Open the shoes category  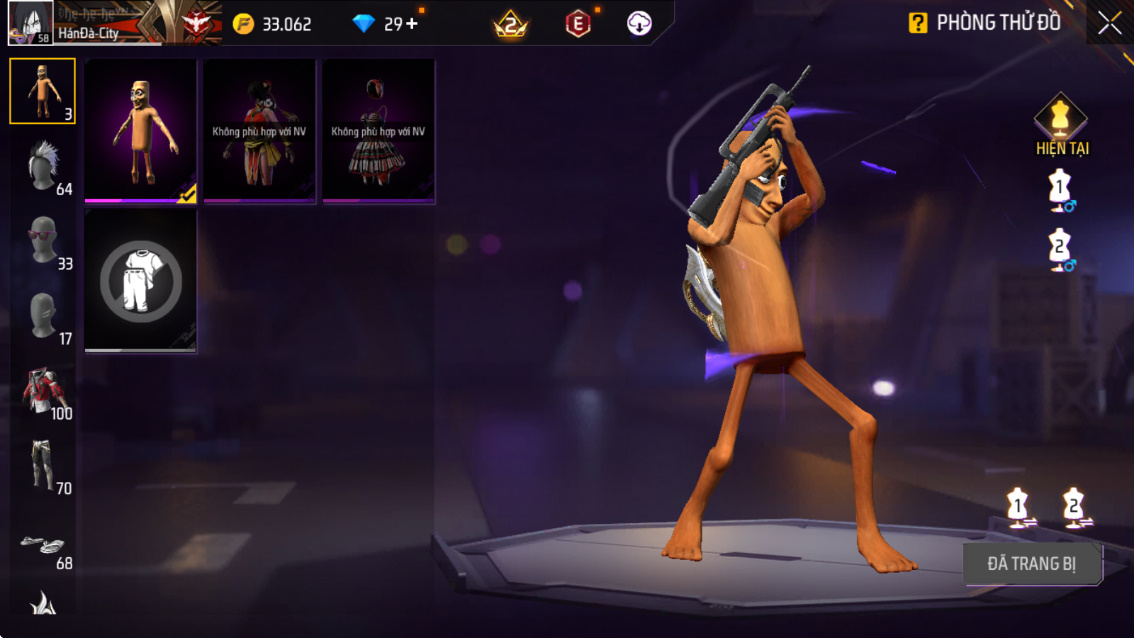(x=42, y=543)
